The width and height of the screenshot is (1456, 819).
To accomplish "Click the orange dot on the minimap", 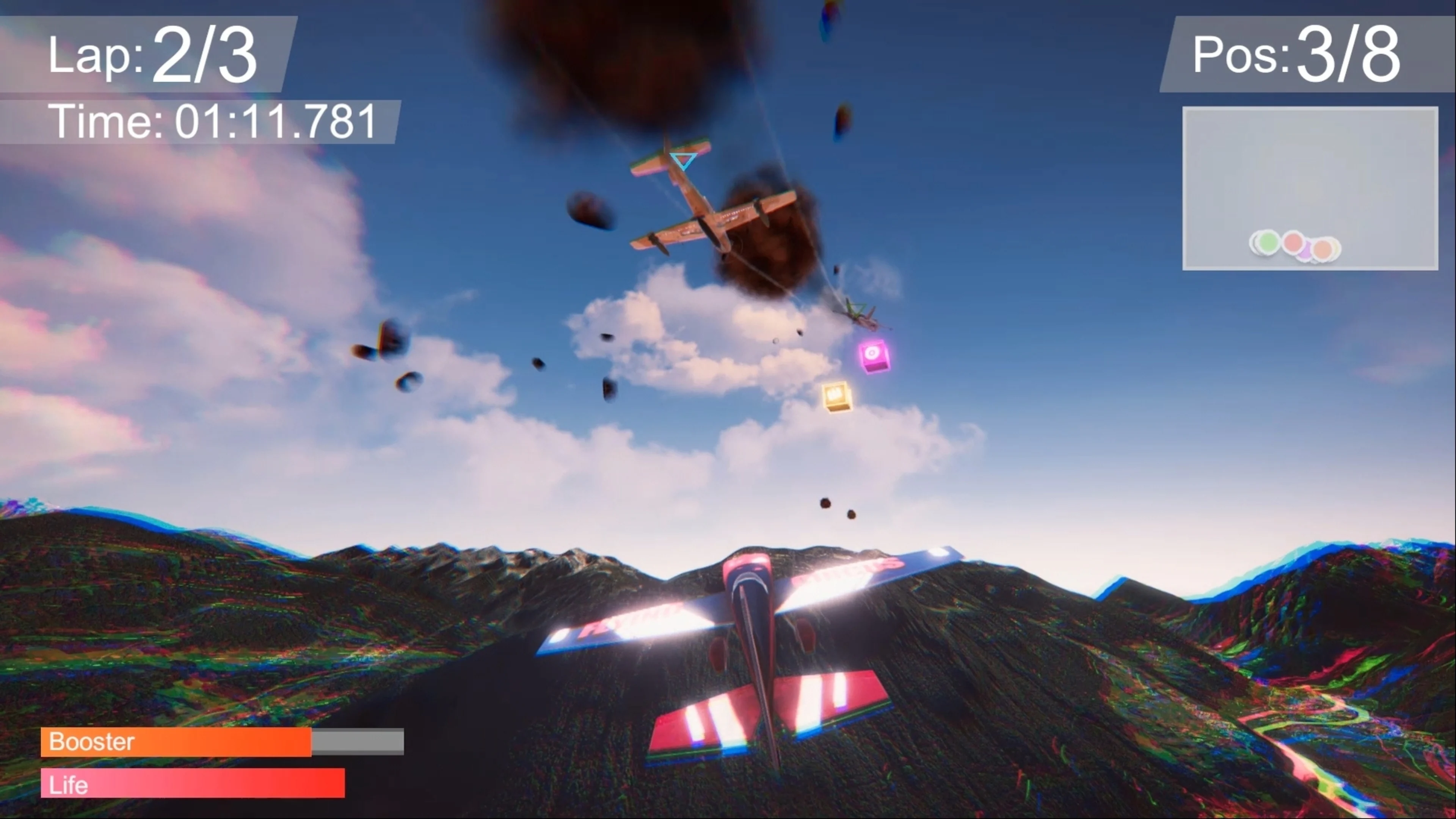I will (1323, 249).
